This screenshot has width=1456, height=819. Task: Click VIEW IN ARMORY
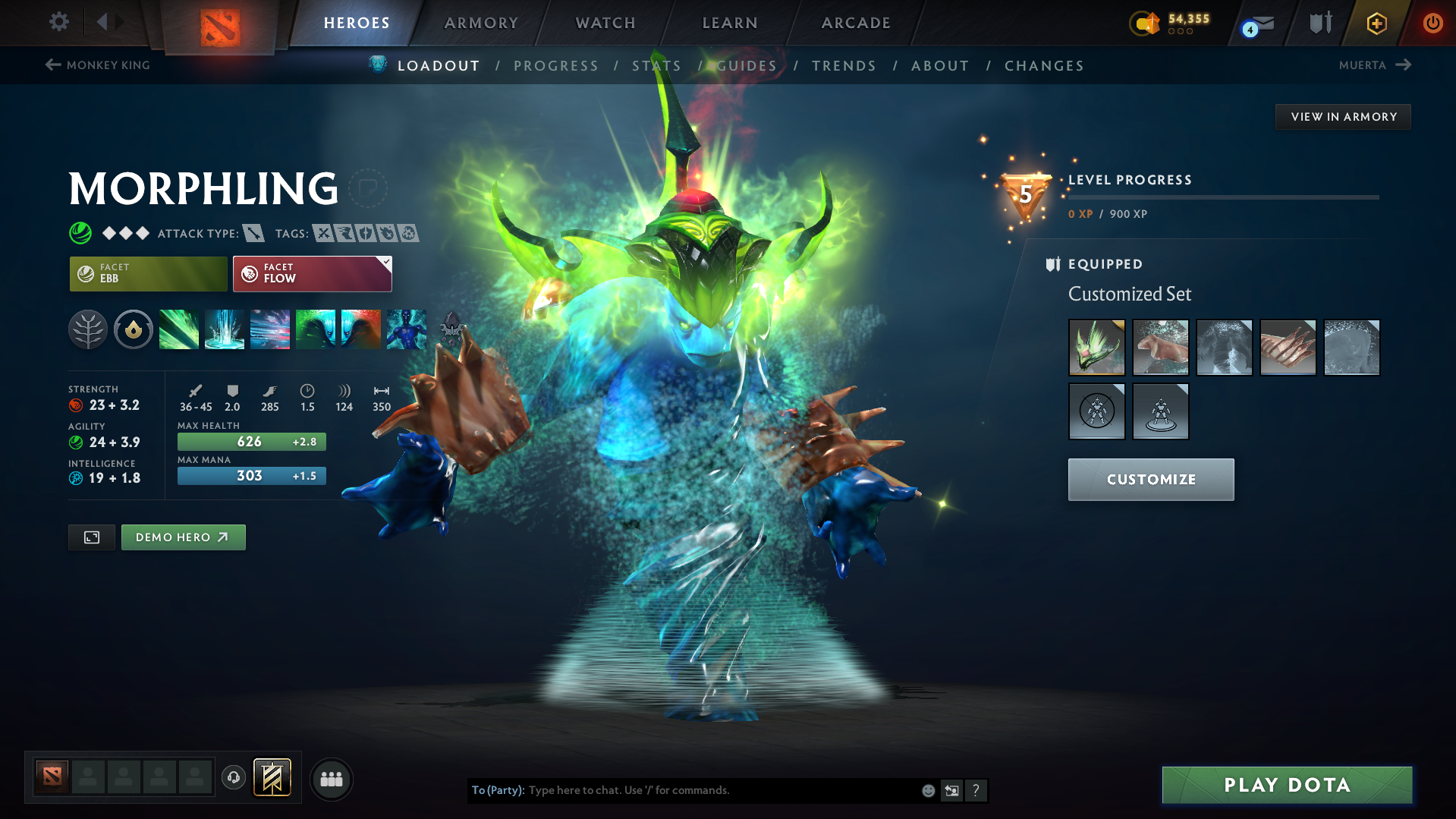(1342, 116)
